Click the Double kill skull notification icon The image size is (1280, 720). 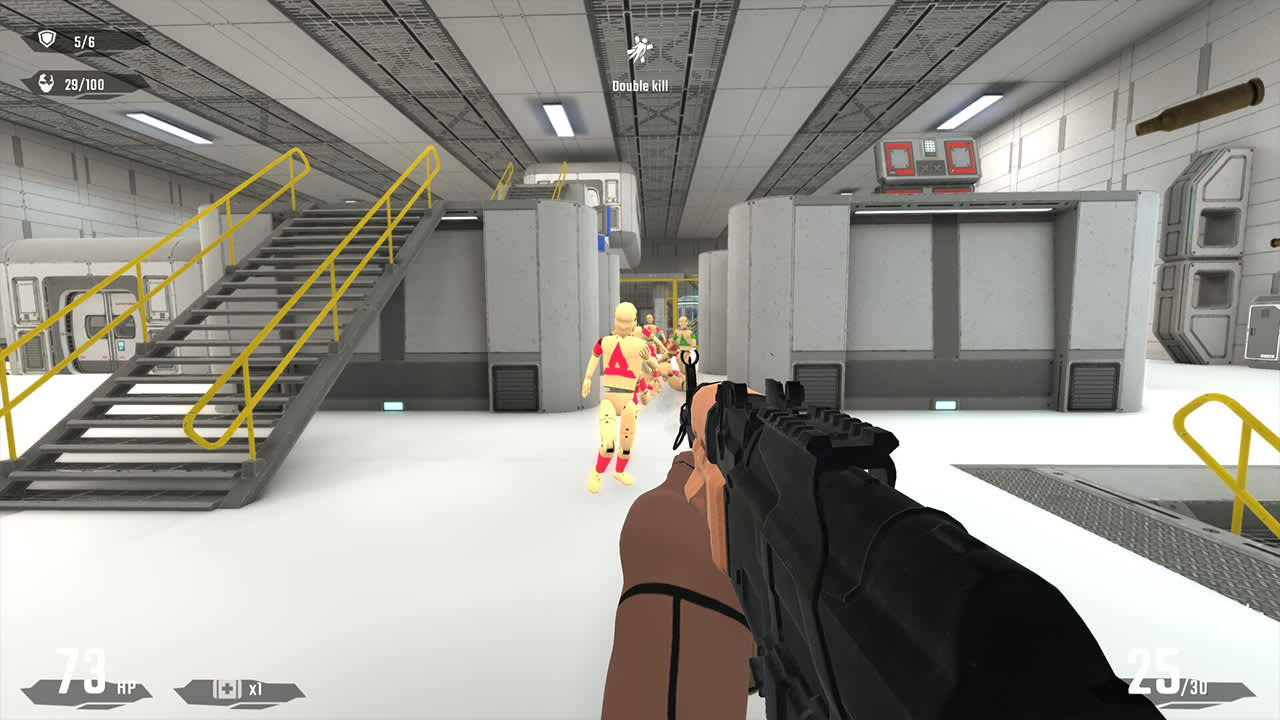point(642,47)
